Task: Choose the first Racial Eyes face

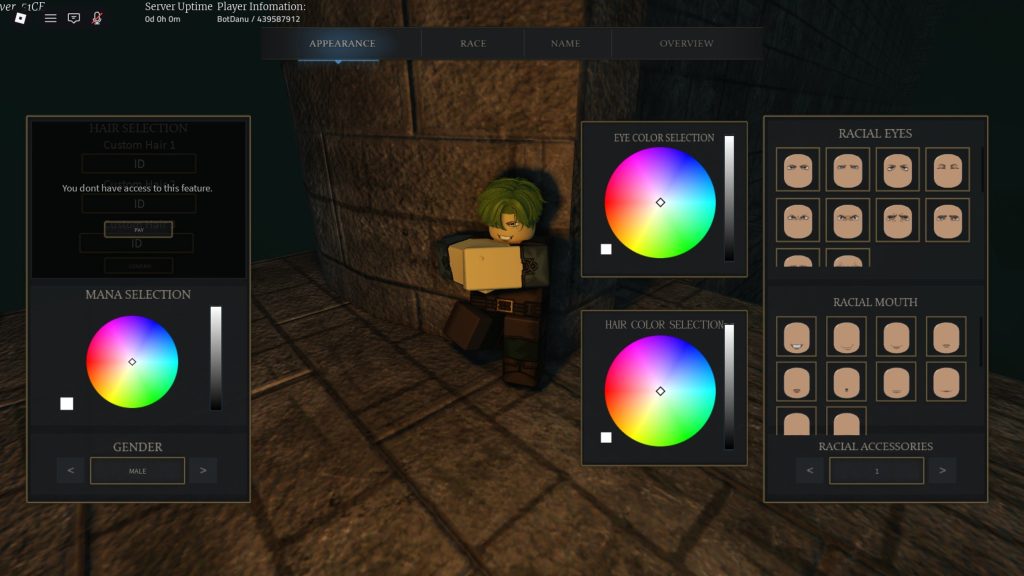Action: click(x=797, y=169)
